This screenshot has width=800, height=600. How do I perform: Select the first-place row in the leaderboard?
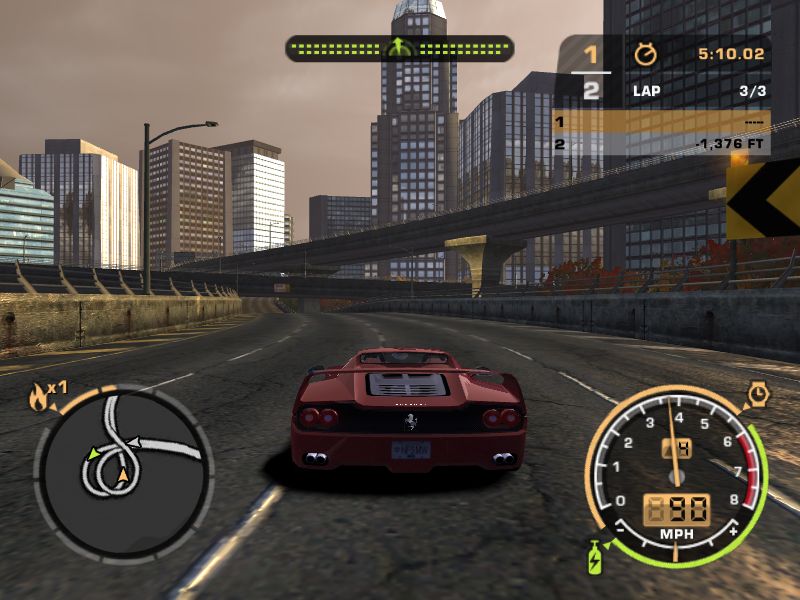click(660, 122)
